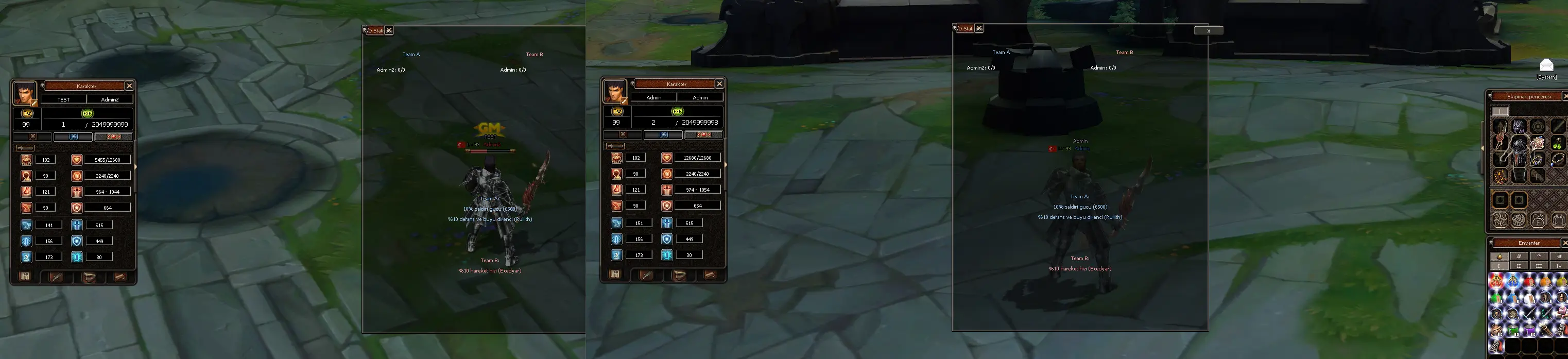Switch to inventory page III
The width and height of the screenshot is (1568, 359).
pyautogui.click(x=1539, y=266)
